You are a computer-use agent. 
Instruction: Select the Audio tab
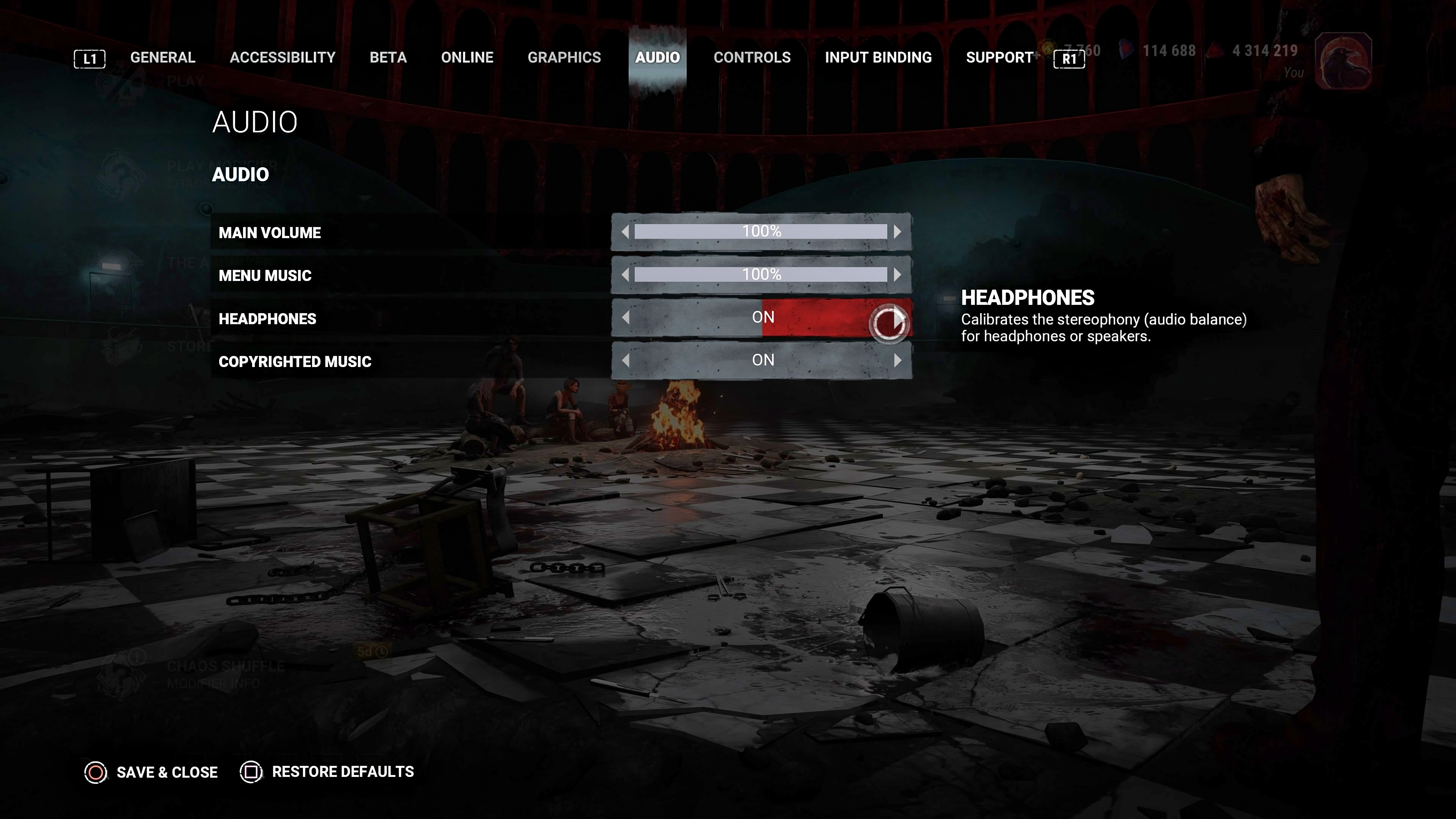(x=657, y=58)
